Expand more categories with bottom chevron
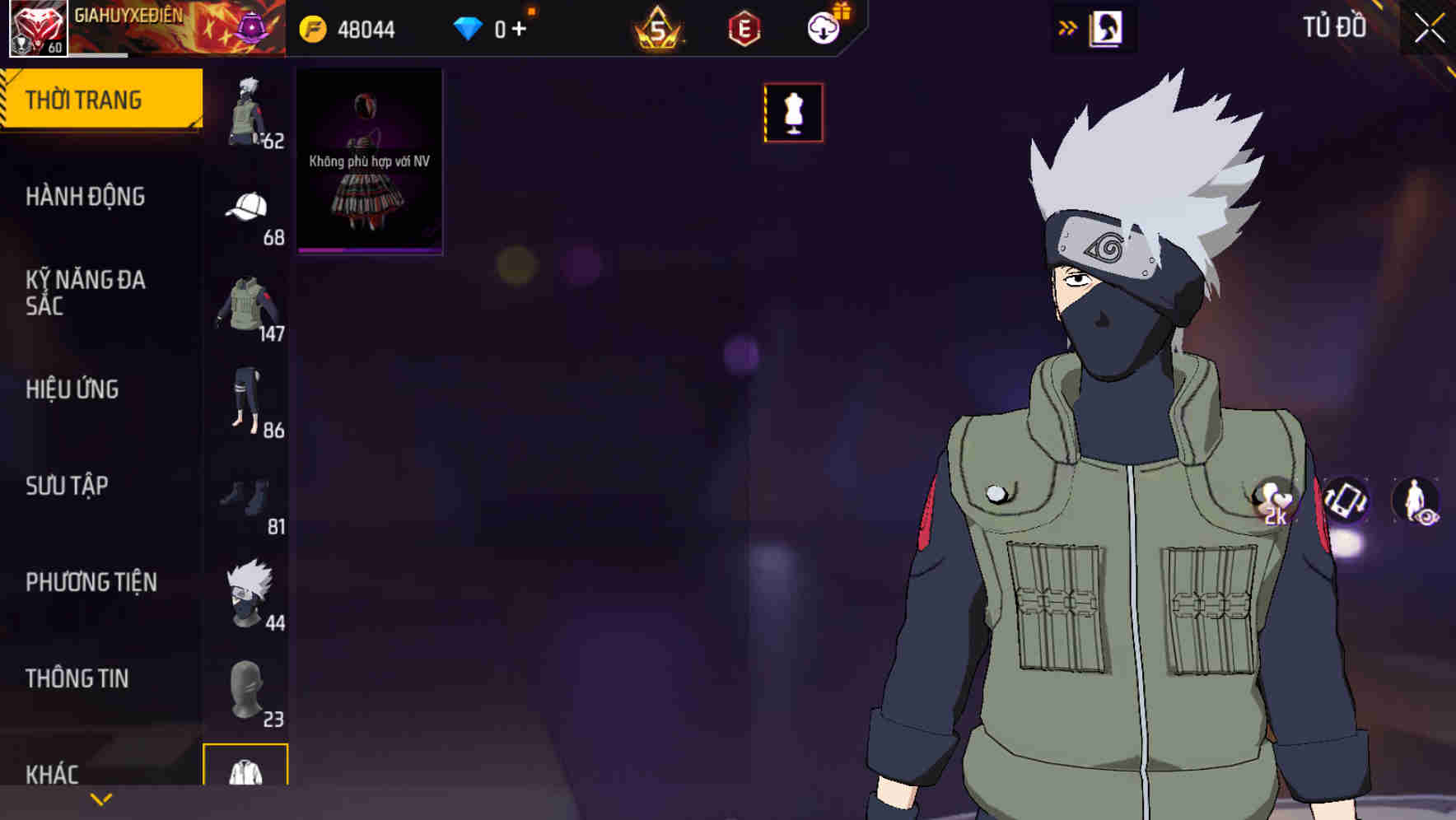This screenshot has width=1456, height=820. (x=100, y=797)
